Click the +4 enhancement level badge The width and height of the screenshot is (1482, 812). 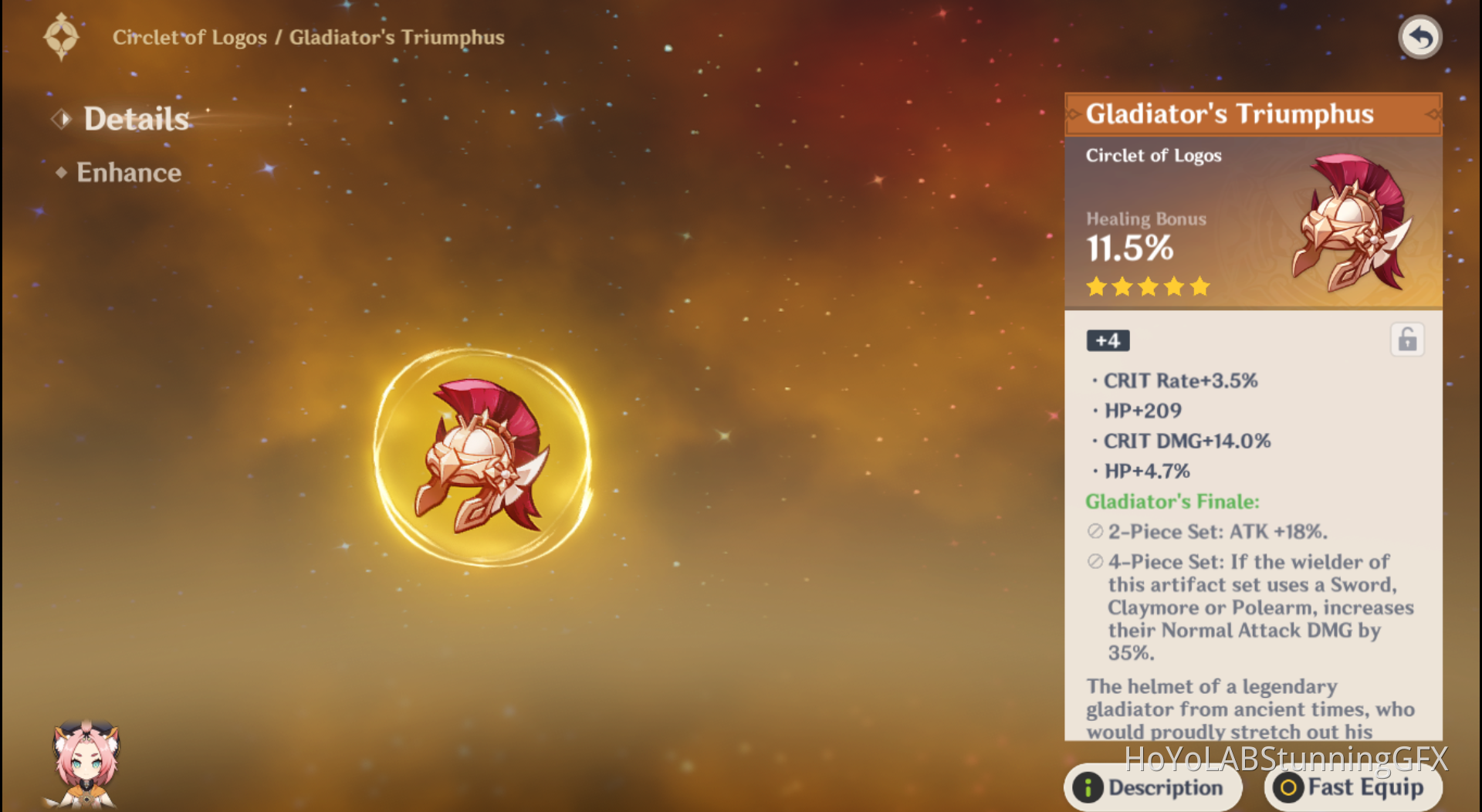point(1107,340)
